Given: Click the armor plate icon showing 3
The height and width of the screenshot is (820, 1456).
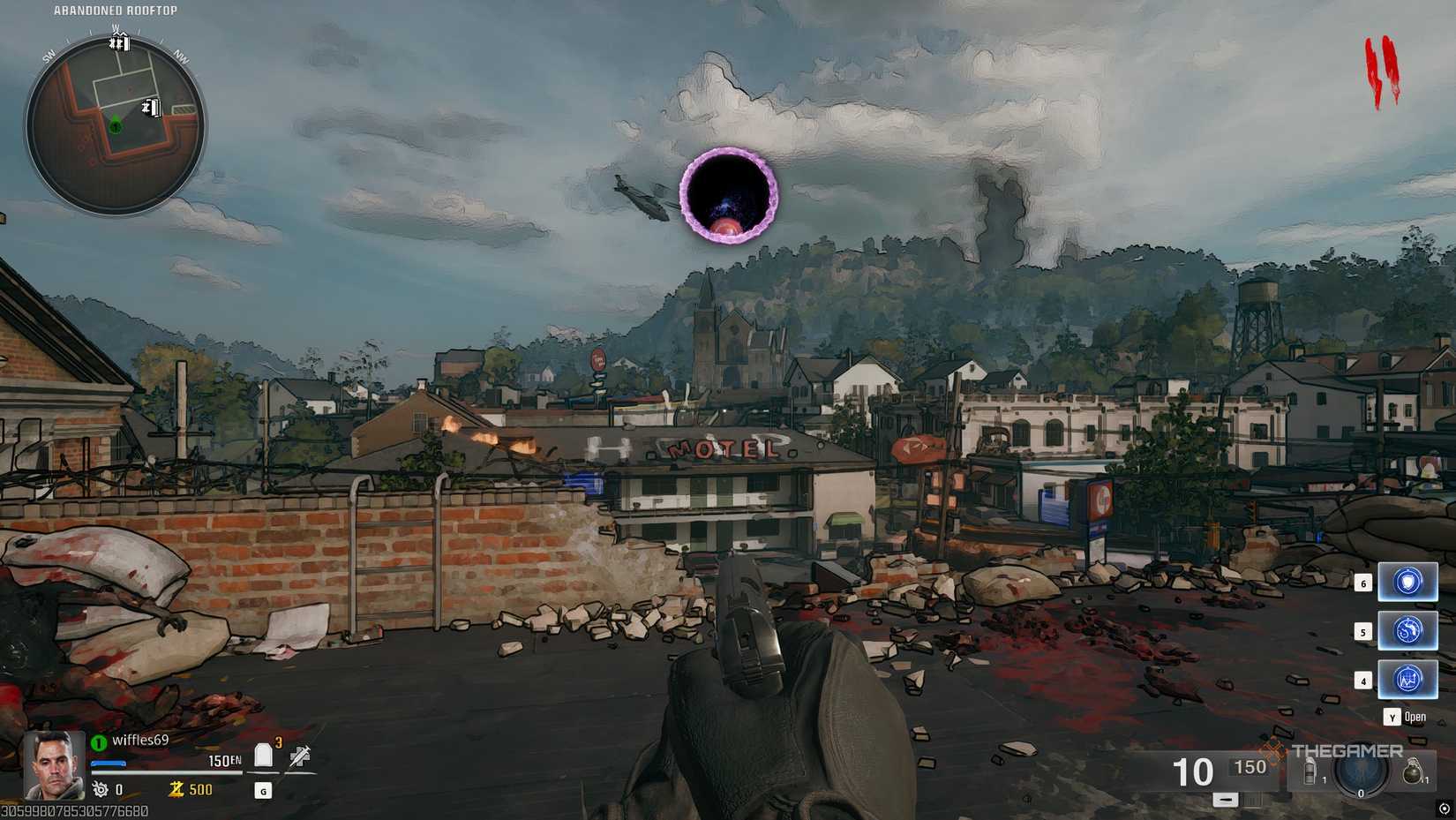Looking at the screenshot, I should [x=263, y=755].
